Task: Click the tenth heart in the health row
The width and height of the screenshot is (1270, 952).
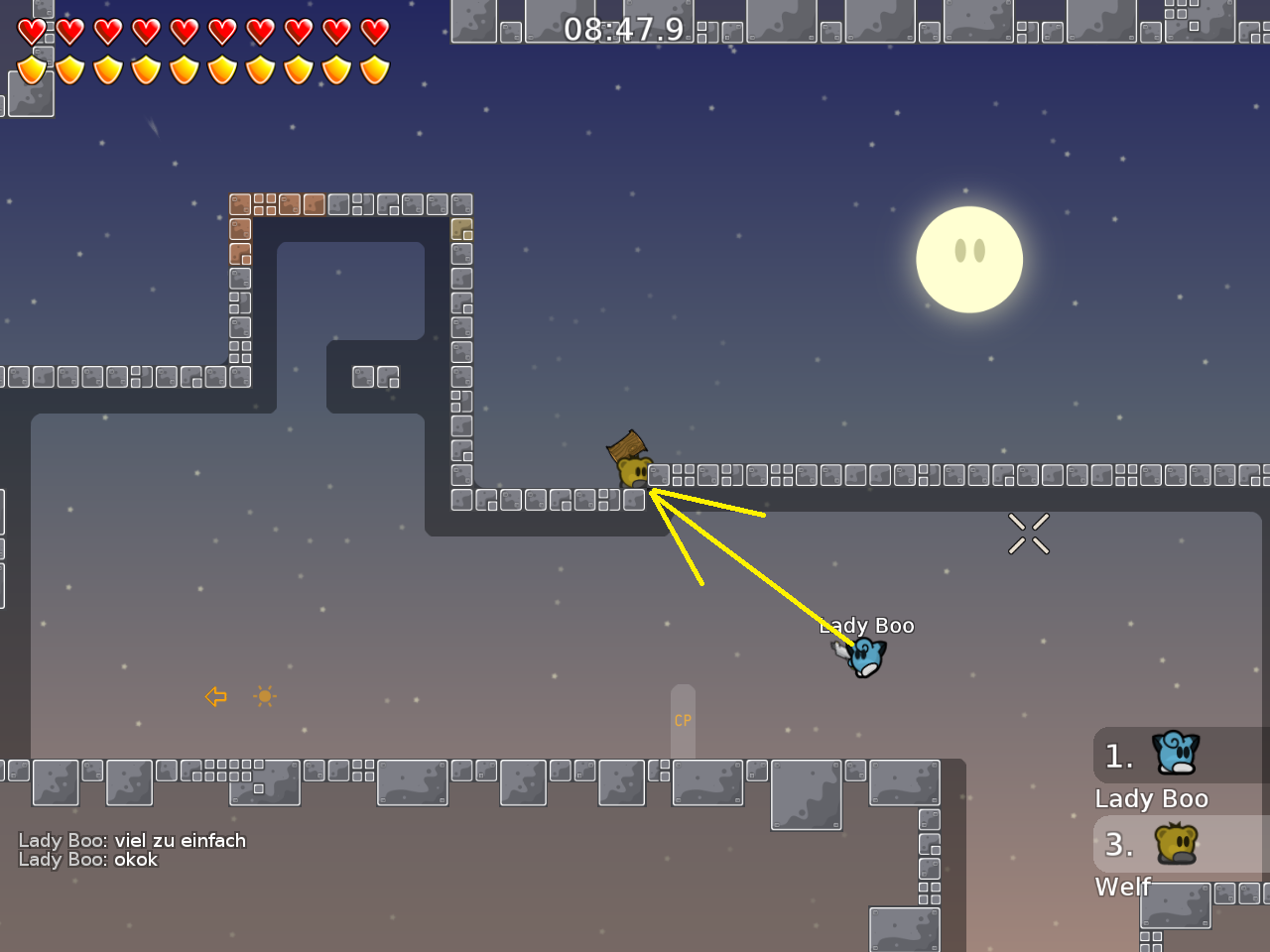Action: [373, 31]
